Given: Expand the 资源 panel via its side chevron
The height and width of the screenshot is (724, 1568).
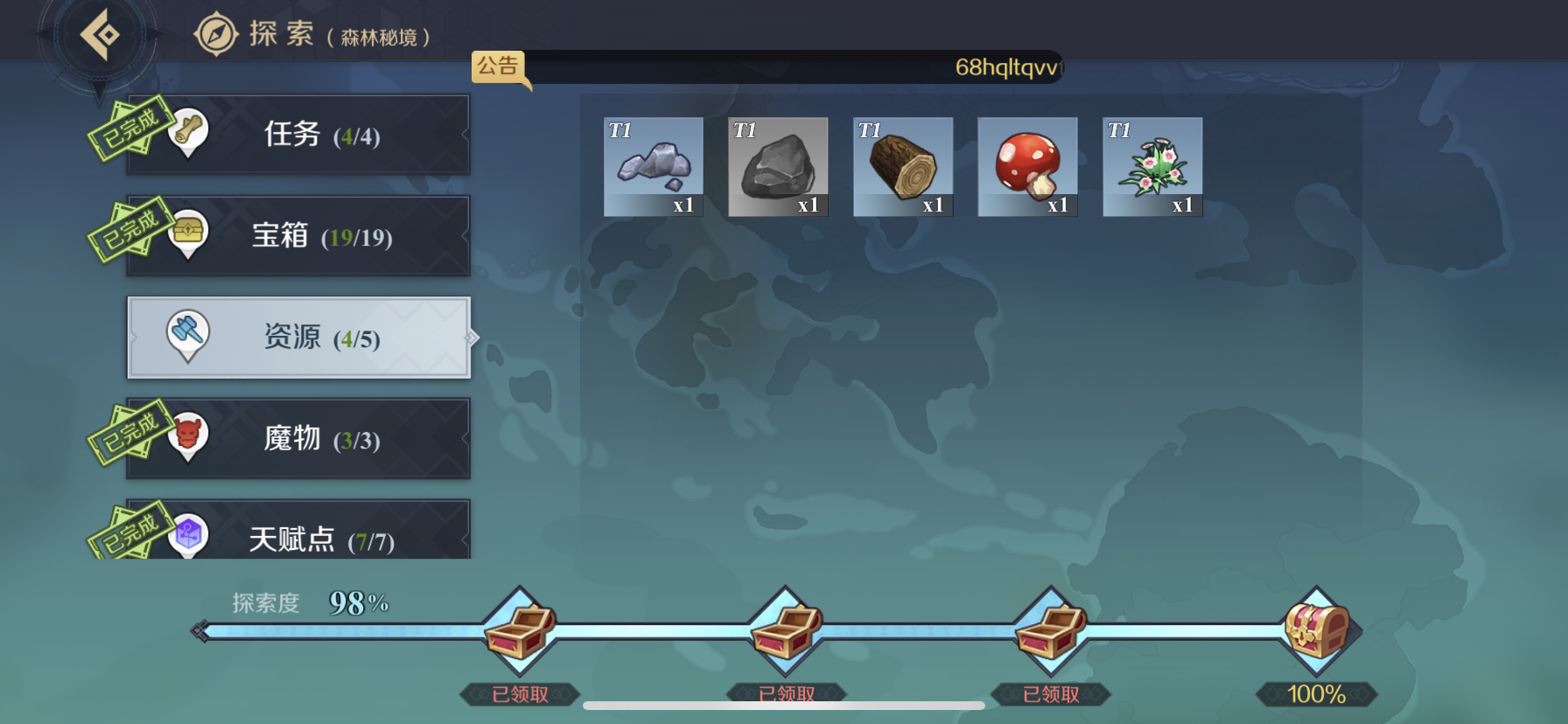Looking at the screenshot, I should (473, 337).
